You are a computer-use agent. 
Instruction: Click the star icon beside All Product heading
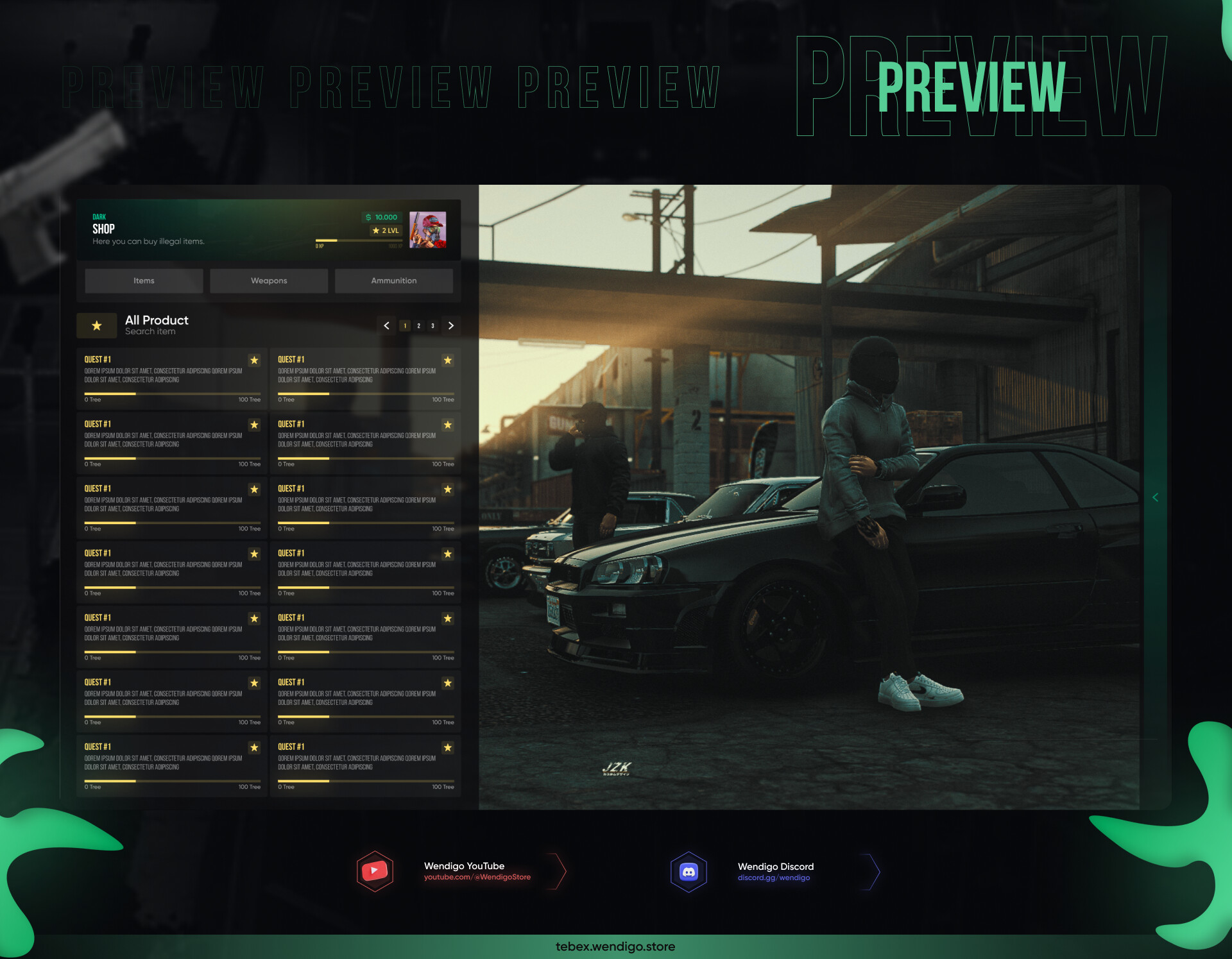click(x=96, y=325)
